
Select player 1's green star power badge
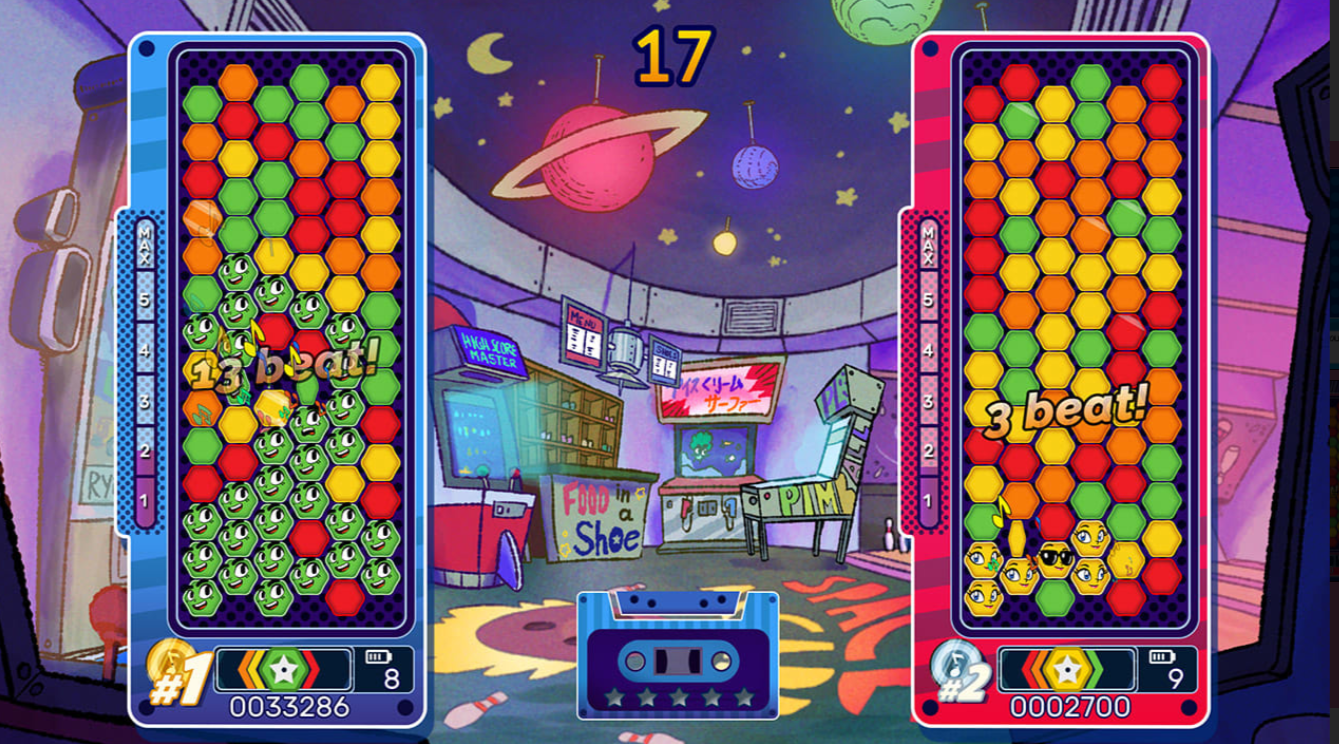283,668
